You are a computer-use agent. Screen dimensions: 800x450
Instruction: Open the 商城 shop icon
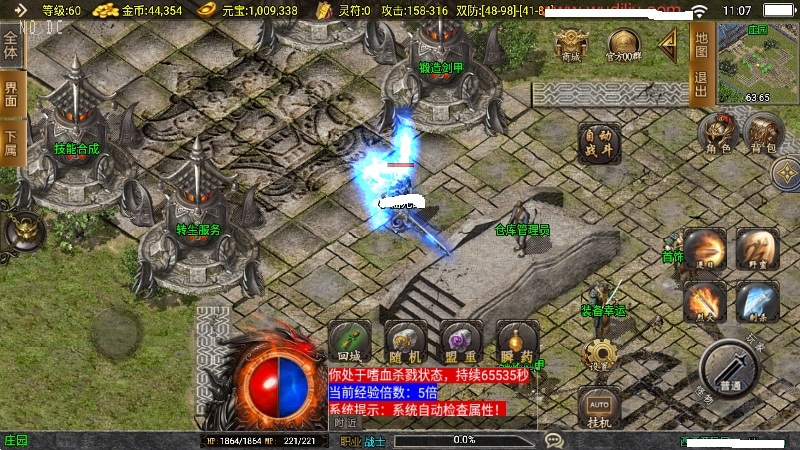pos(571,45)
